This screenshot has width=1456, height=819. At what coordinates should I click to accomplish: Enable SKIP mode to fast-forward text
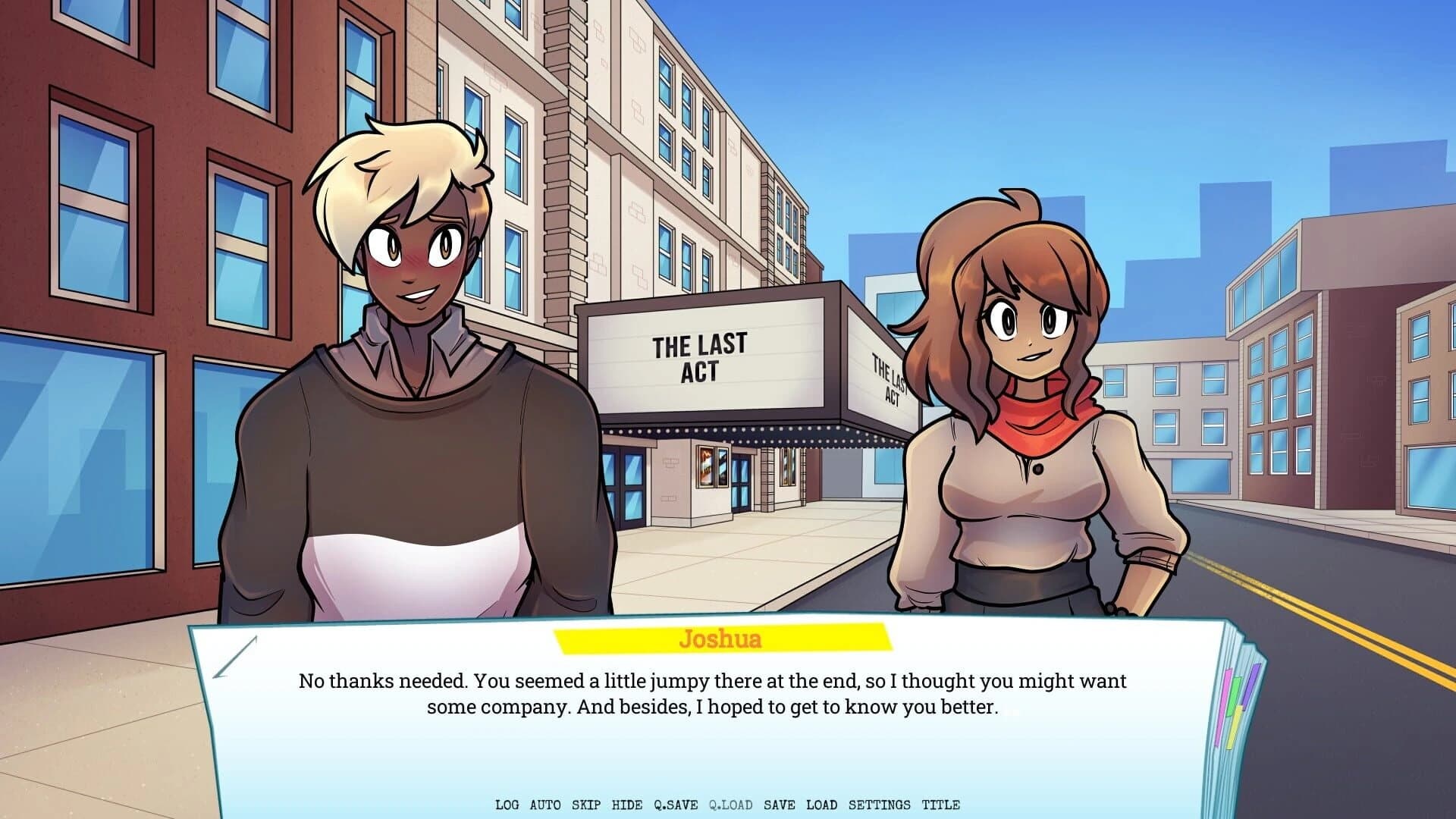pos(586,805)
